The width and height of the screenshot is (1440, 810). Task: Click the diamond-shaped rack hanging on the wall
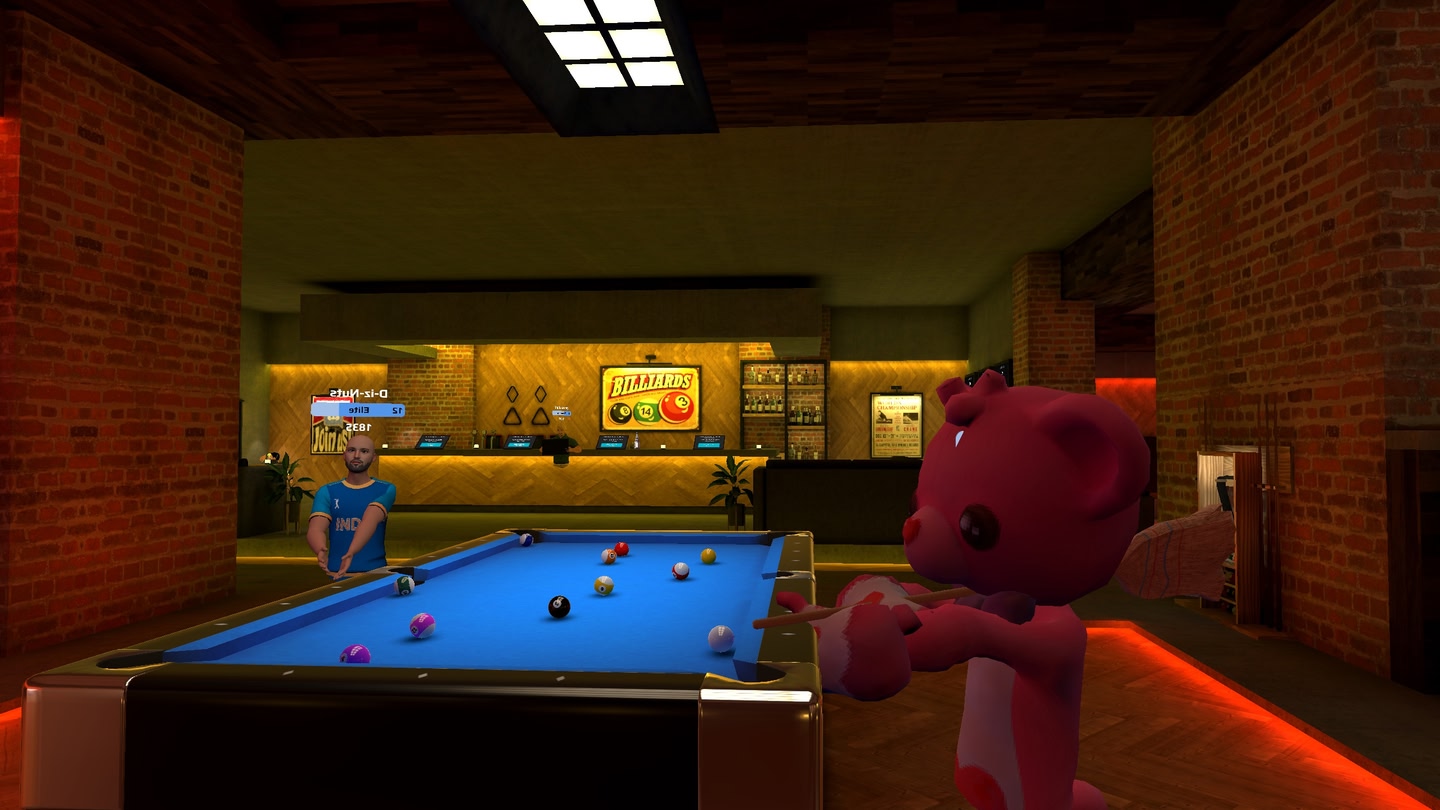(x=514, y=394)
